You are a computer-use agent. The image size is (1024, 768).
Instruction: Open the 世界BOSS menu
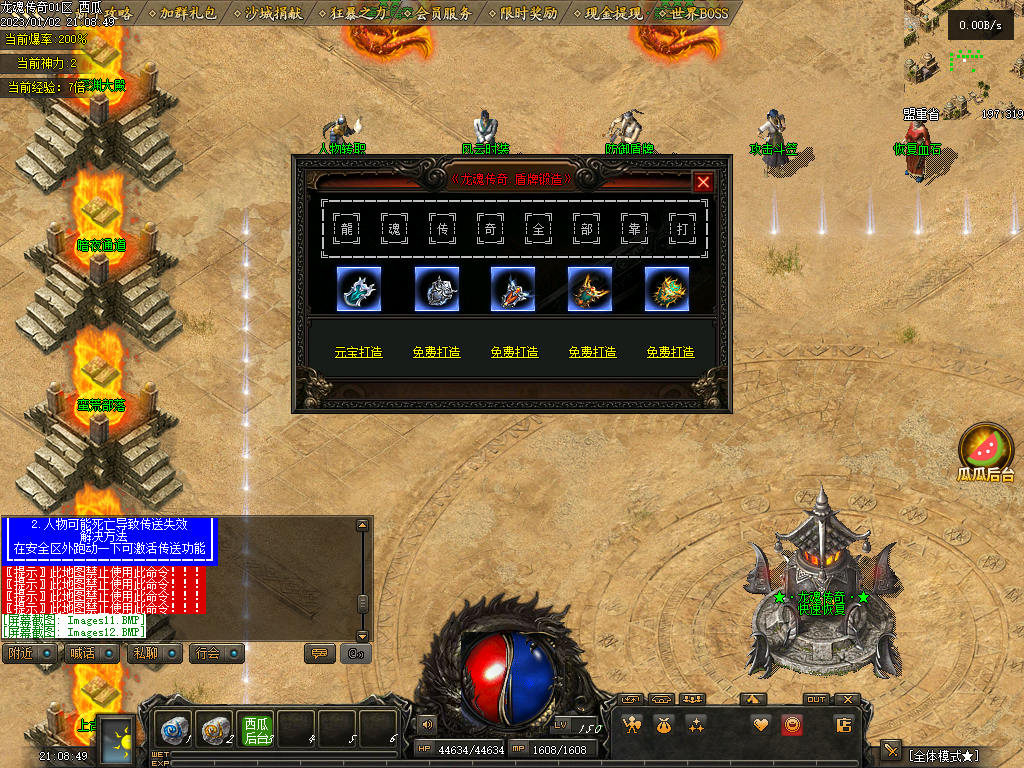(698, 14)
